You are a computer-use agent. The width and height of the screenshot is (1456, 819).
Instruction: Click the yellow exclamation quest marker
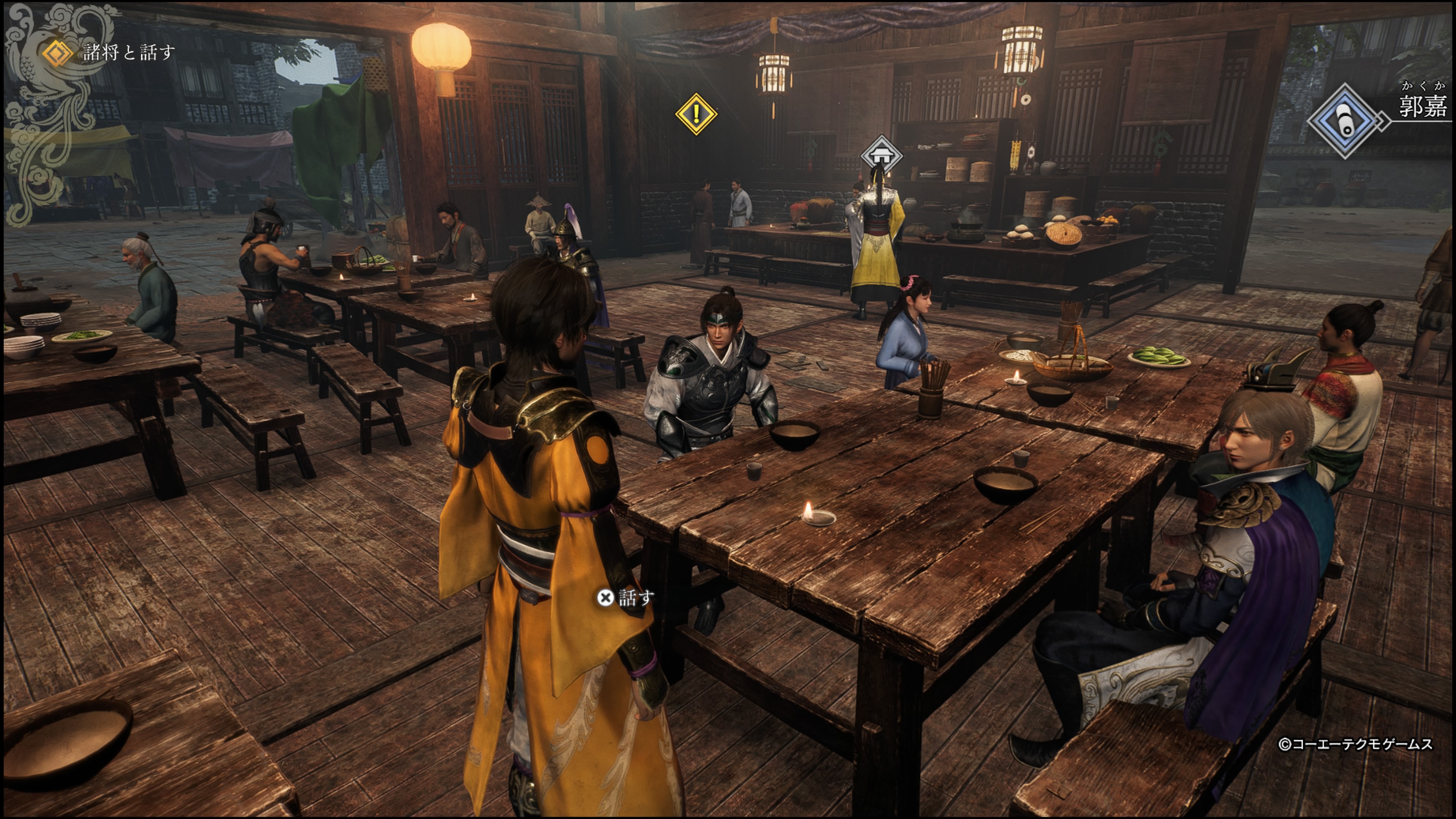pos(696,114)
